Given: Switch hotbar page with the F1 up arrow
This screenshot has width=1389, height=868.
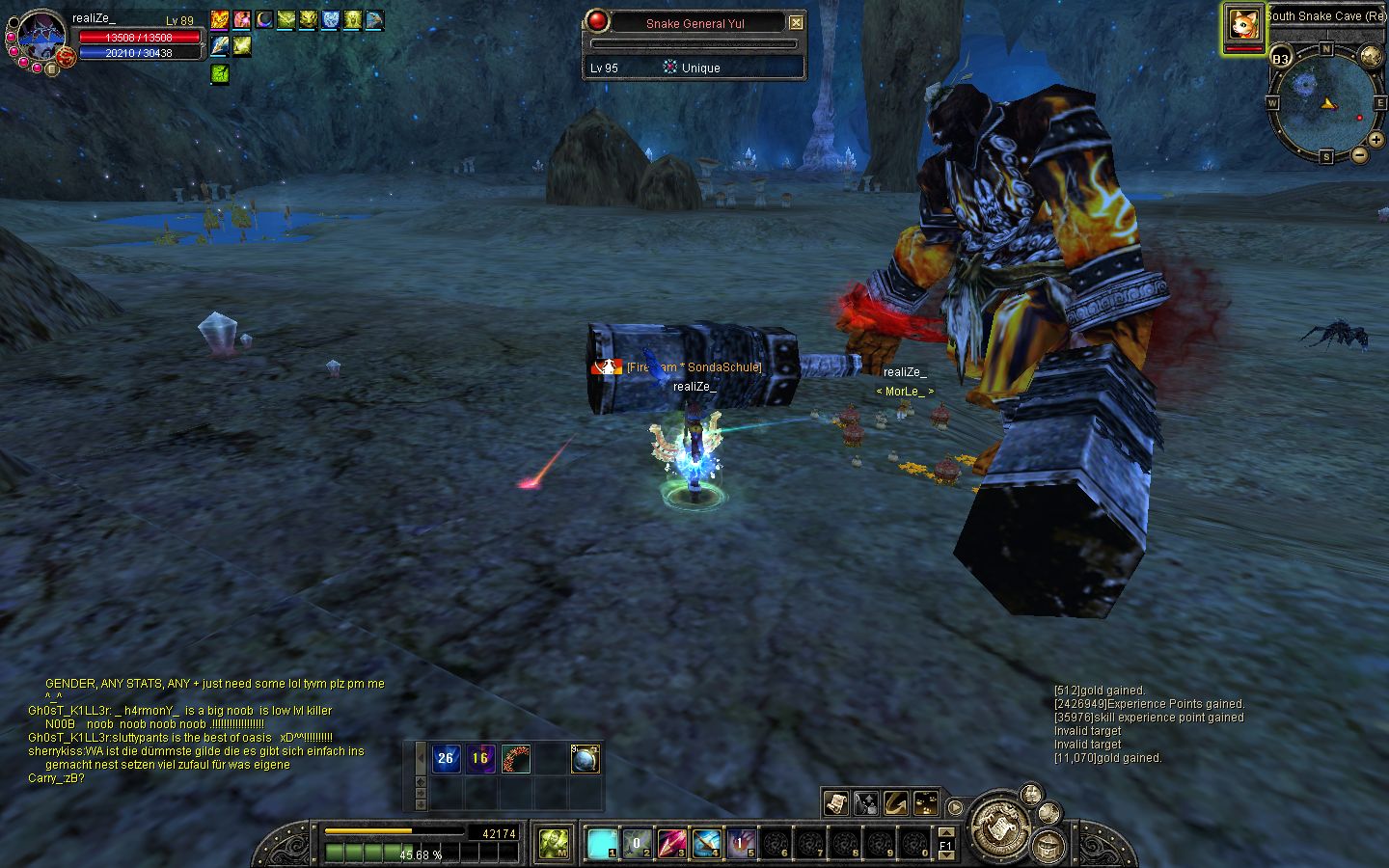Looking at the screenshot, I should tap(946, 832).
